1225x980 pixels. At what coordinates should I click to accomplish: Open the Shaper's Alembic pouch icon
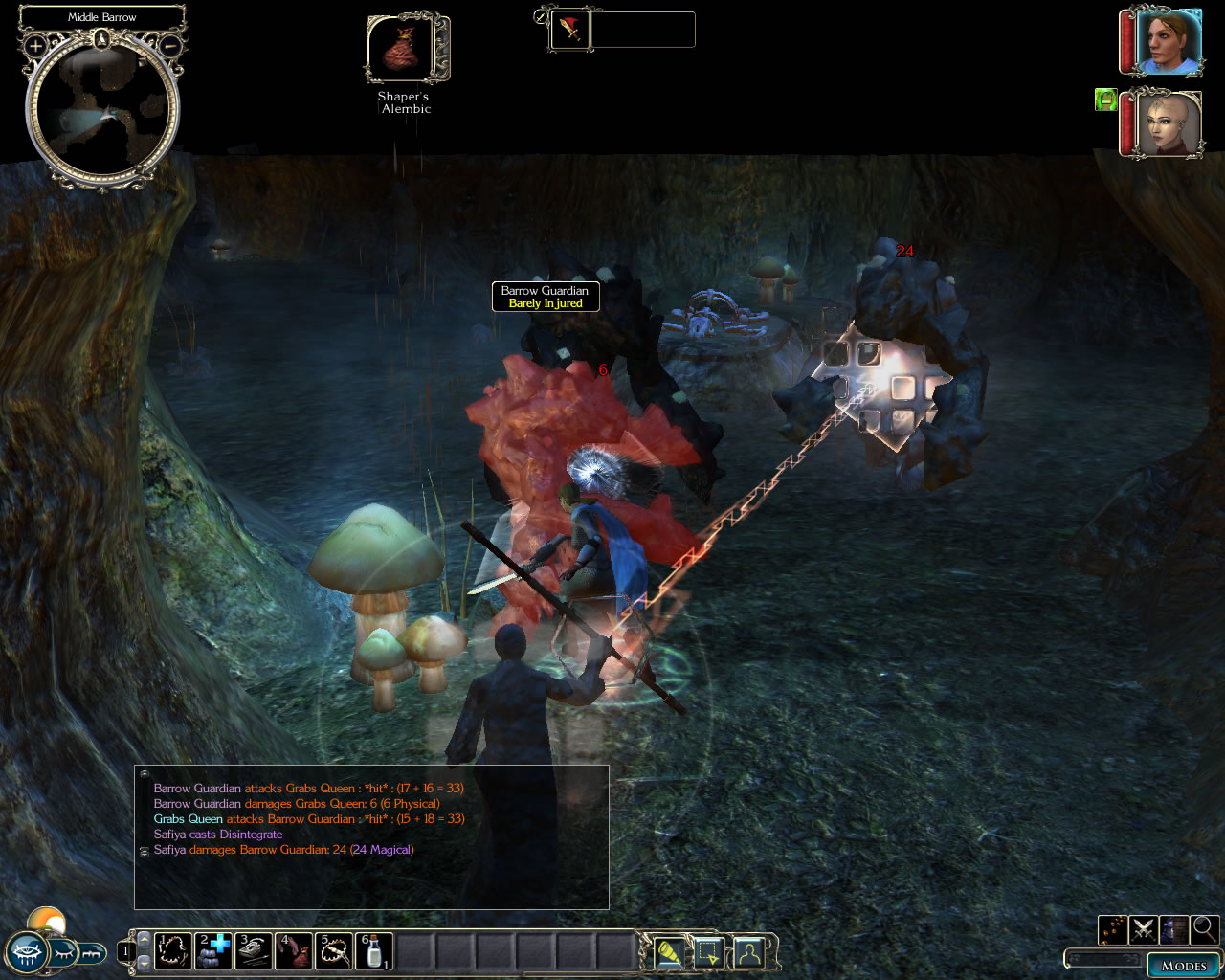pyautogui.click(x=402, y=50)
